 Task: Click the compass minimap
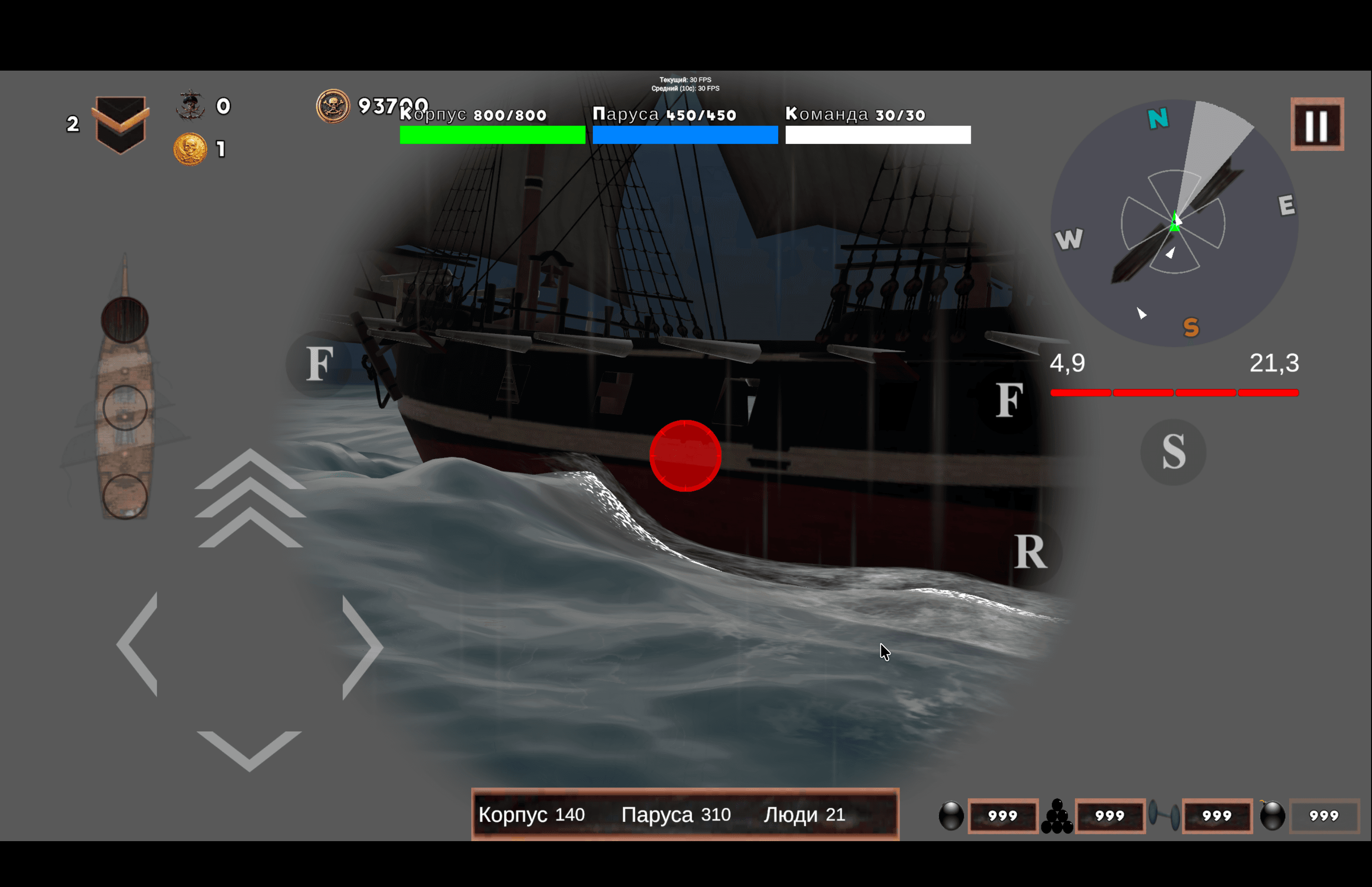coord(1174,223)
